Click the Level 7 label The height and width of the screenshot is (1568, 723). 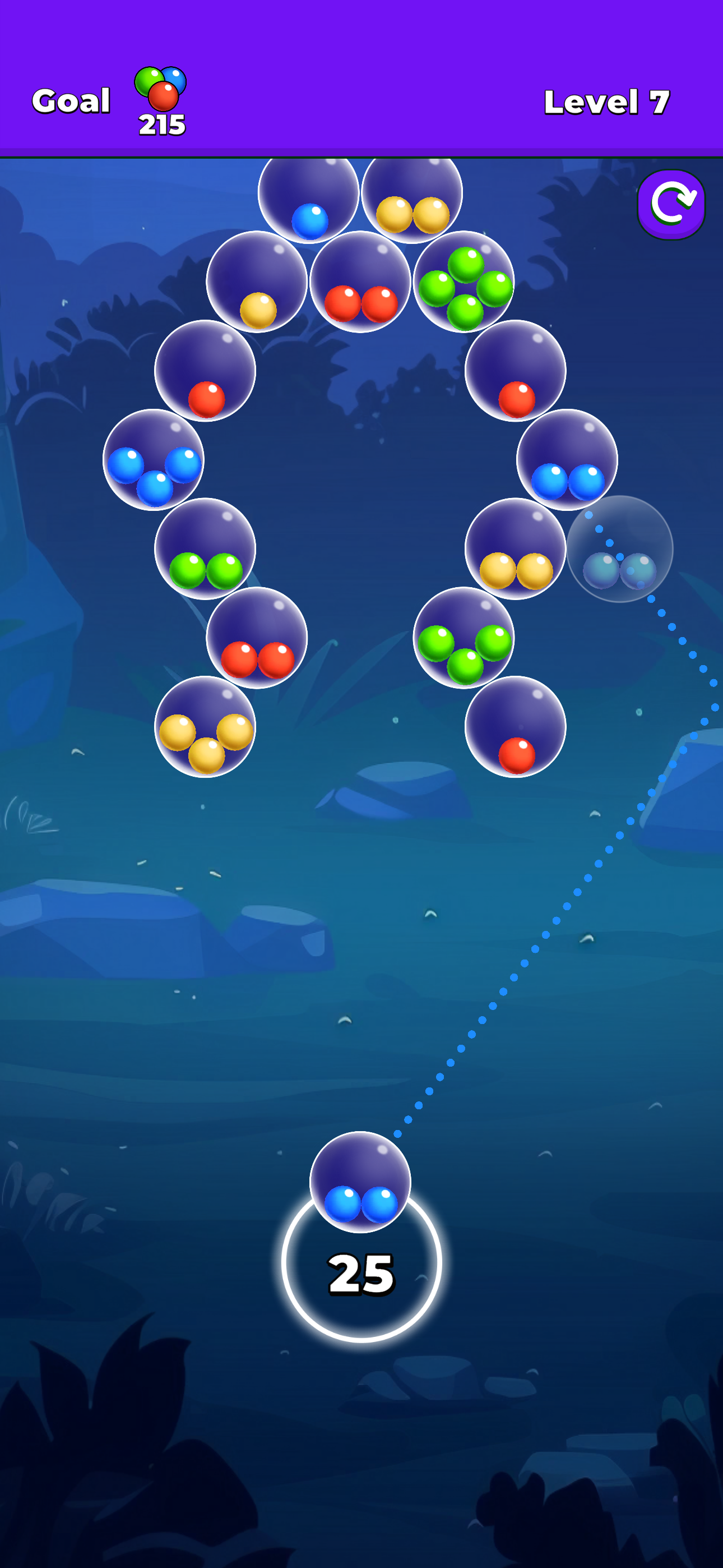point(607,100)
